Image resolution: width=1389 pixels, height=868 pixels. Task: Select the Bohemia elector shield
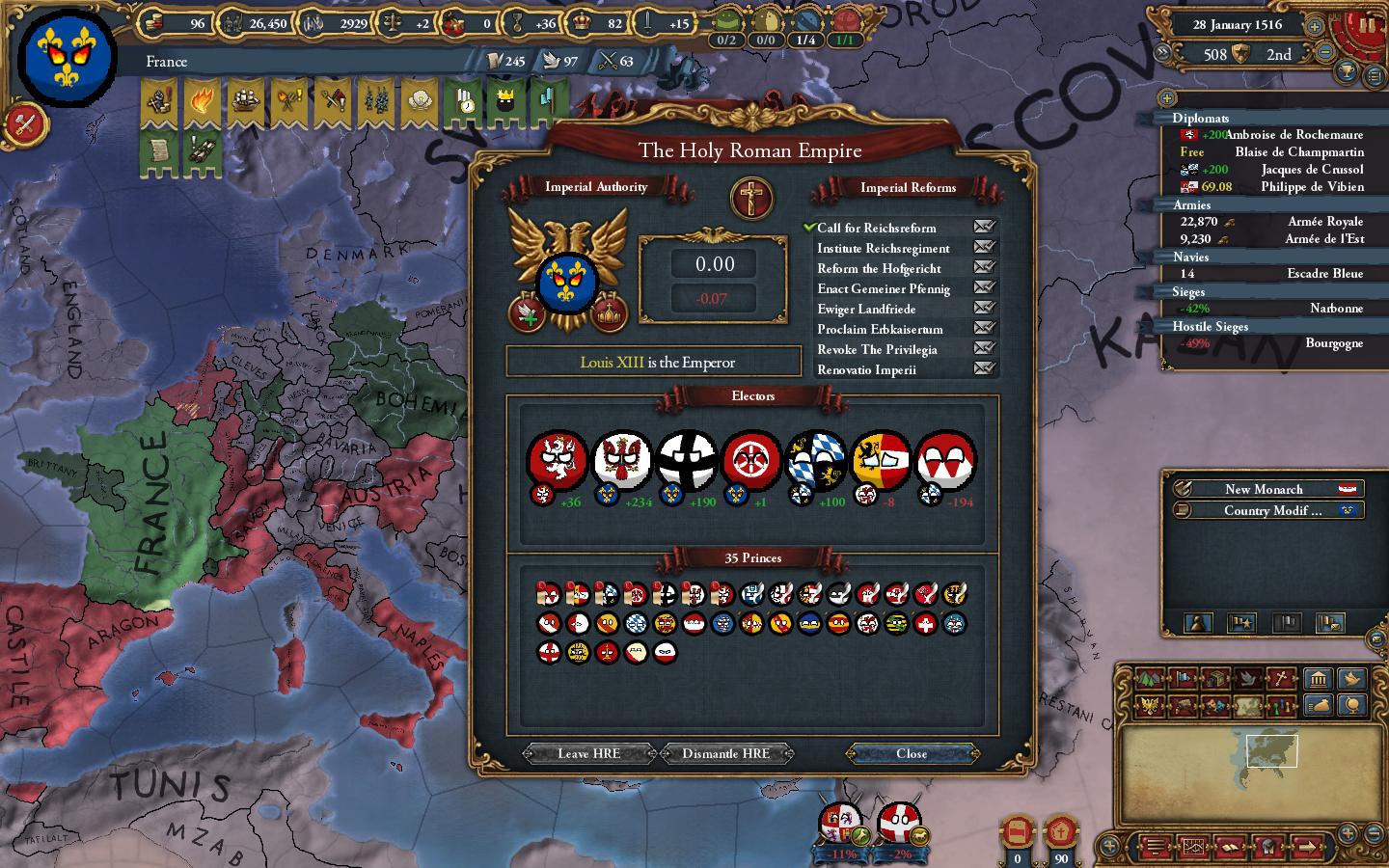tap(557, 459)
